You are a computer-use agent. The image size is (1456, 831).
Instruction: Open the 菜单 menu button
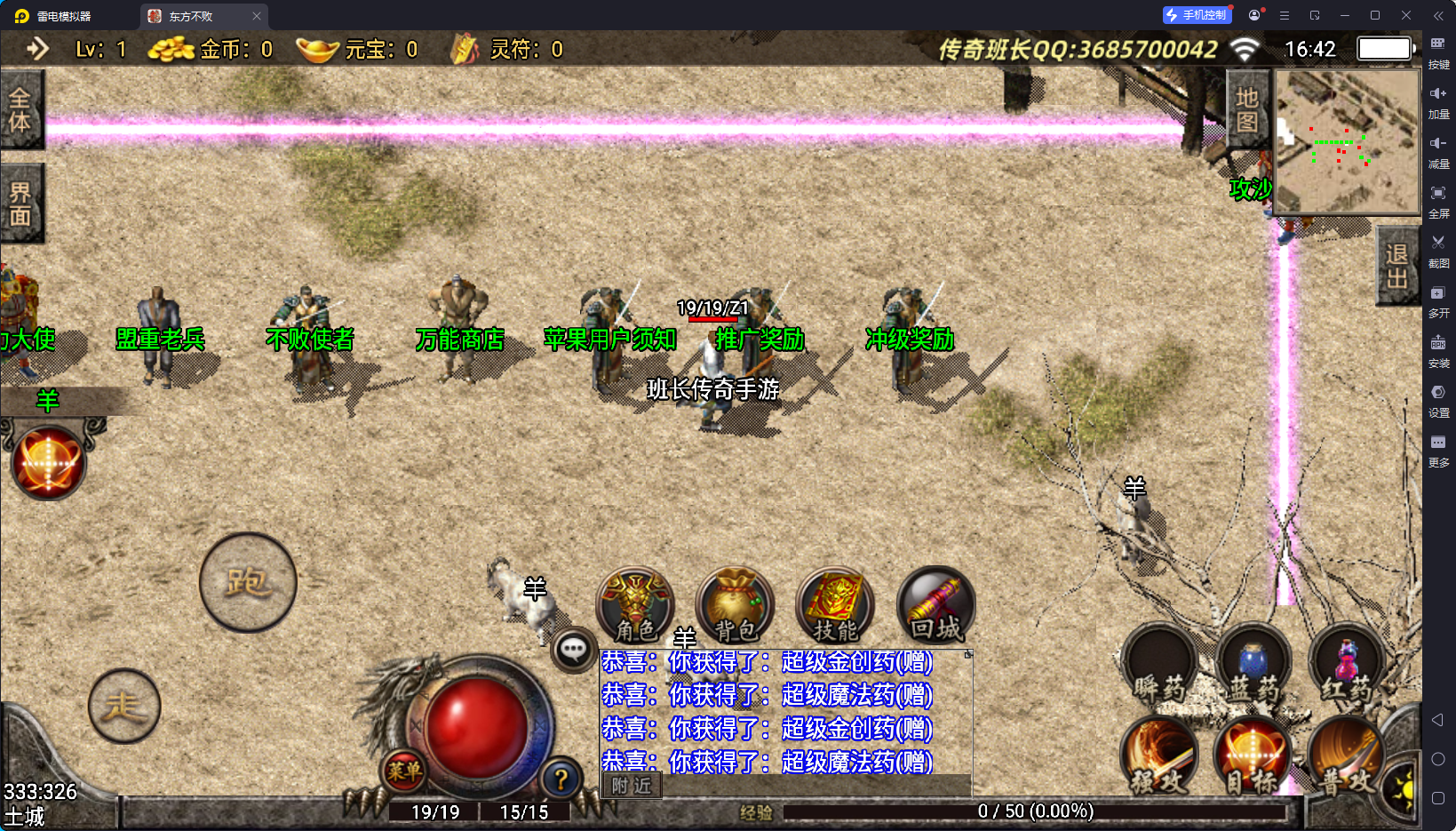coord(404,771)
